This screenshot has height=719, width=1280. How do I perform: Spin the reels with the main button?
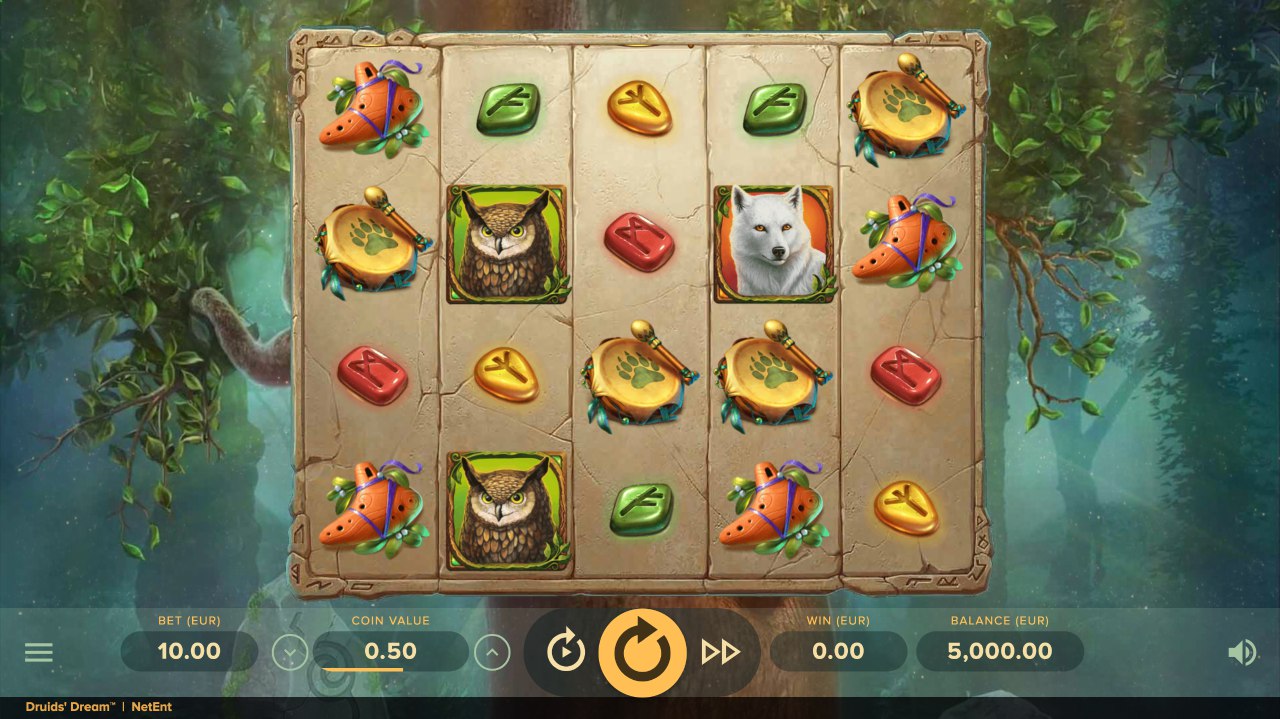pos(642,653)
